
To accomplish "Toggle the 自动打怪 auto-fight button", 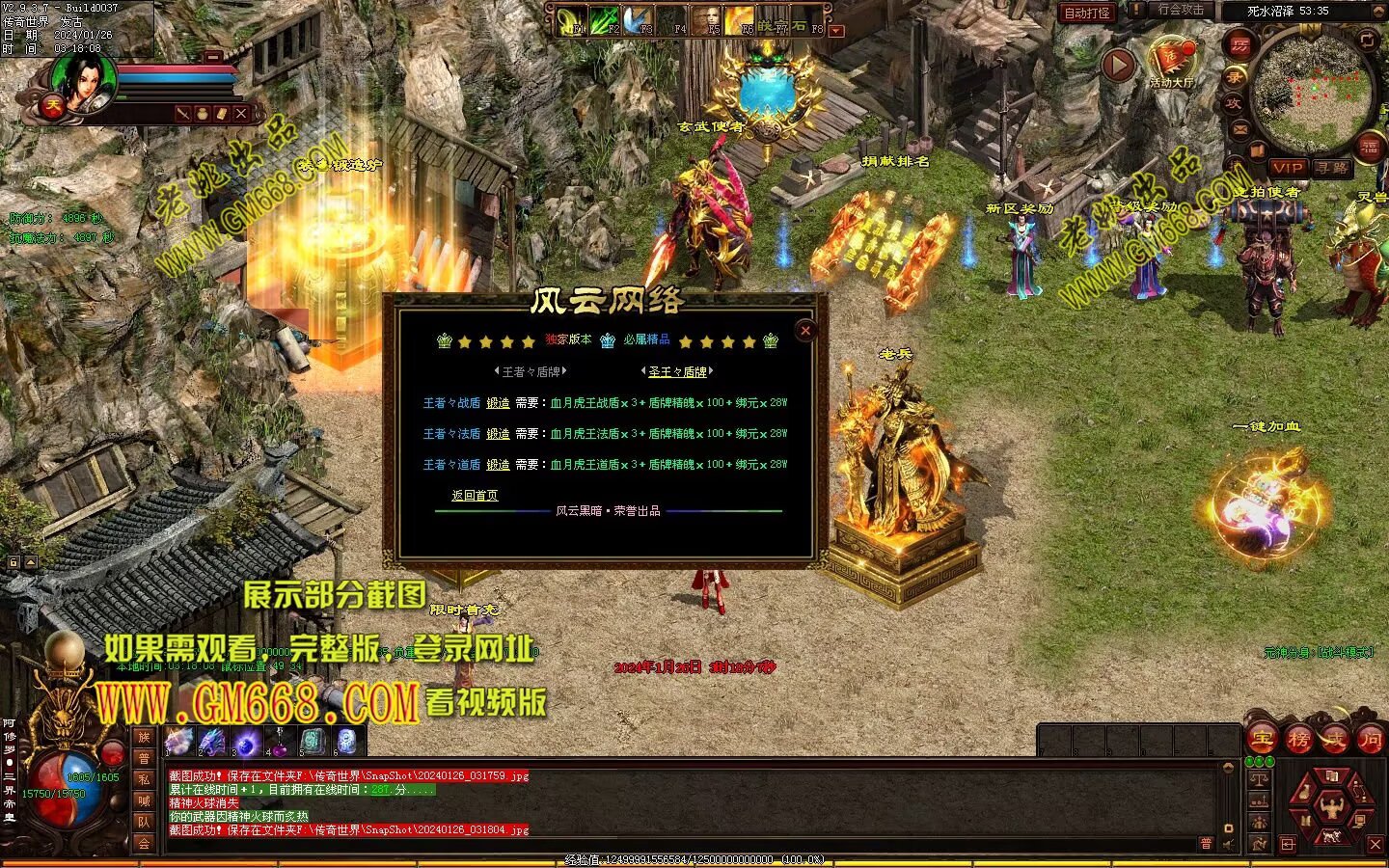I will coord(1087,13).
